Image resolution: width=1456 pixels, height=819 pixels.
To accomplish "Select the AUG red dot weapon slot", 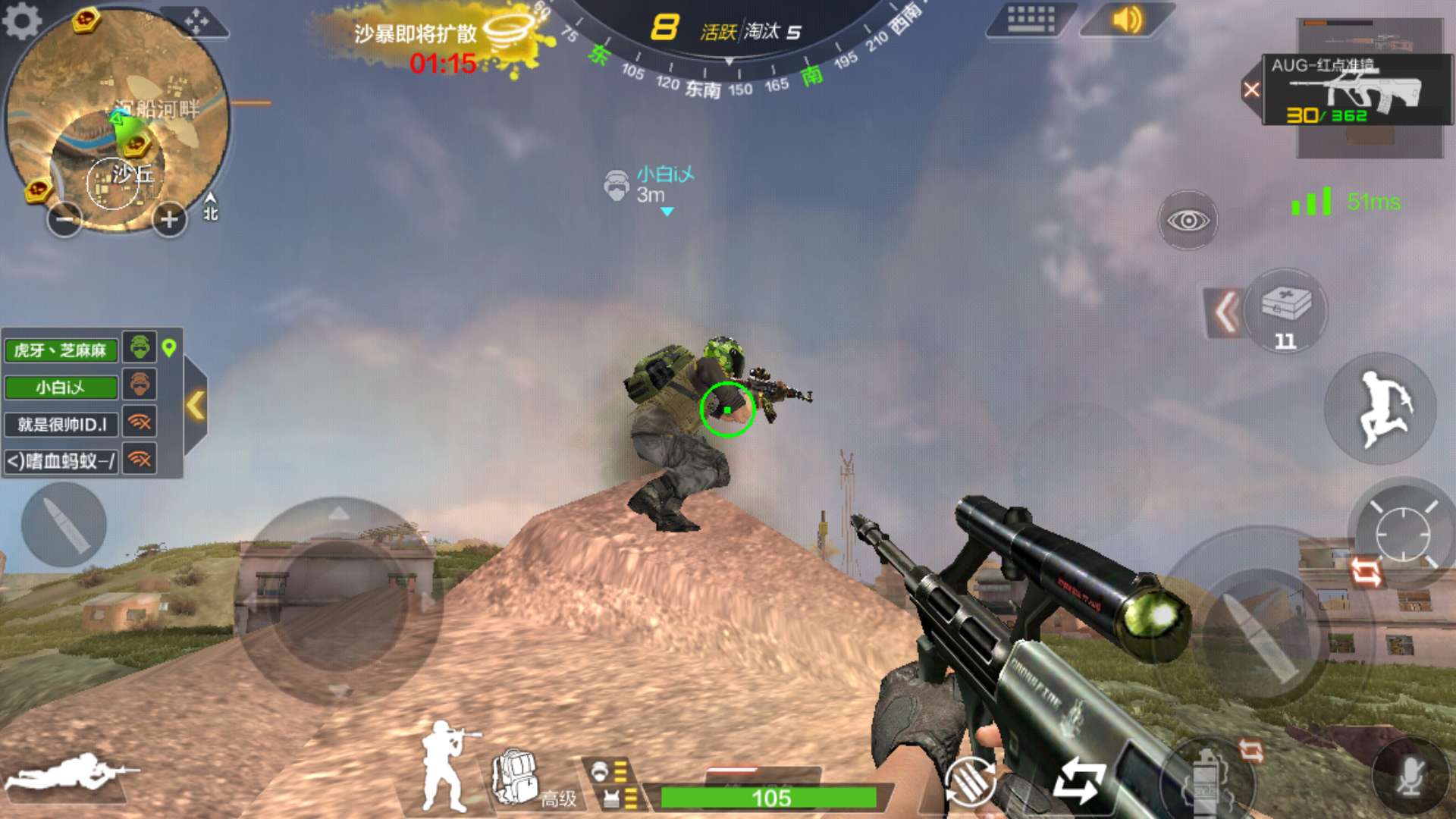I will coord(1356,90).
